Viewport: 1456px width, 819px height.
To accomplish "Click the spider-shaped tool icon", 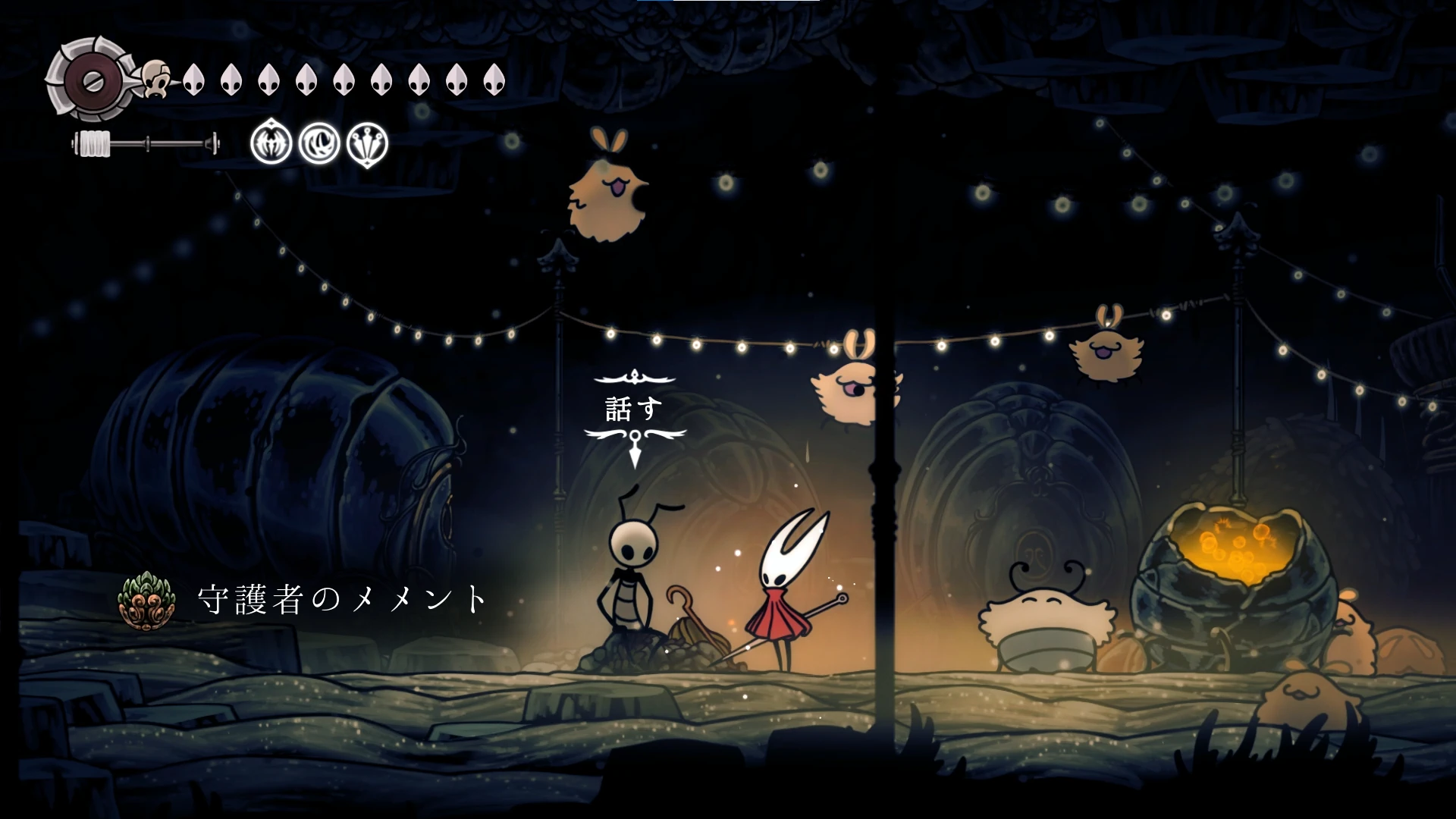I will point(271,142).
